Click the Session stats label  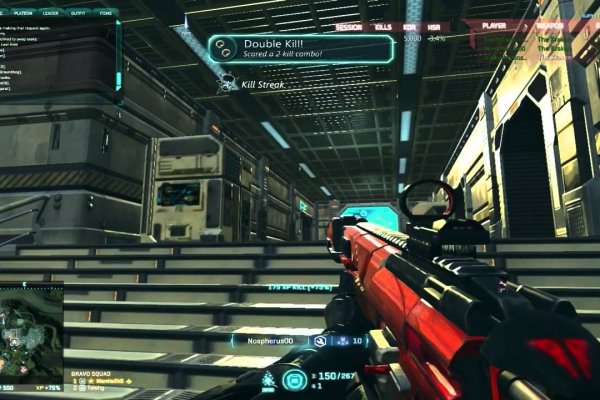click(349, 26)
